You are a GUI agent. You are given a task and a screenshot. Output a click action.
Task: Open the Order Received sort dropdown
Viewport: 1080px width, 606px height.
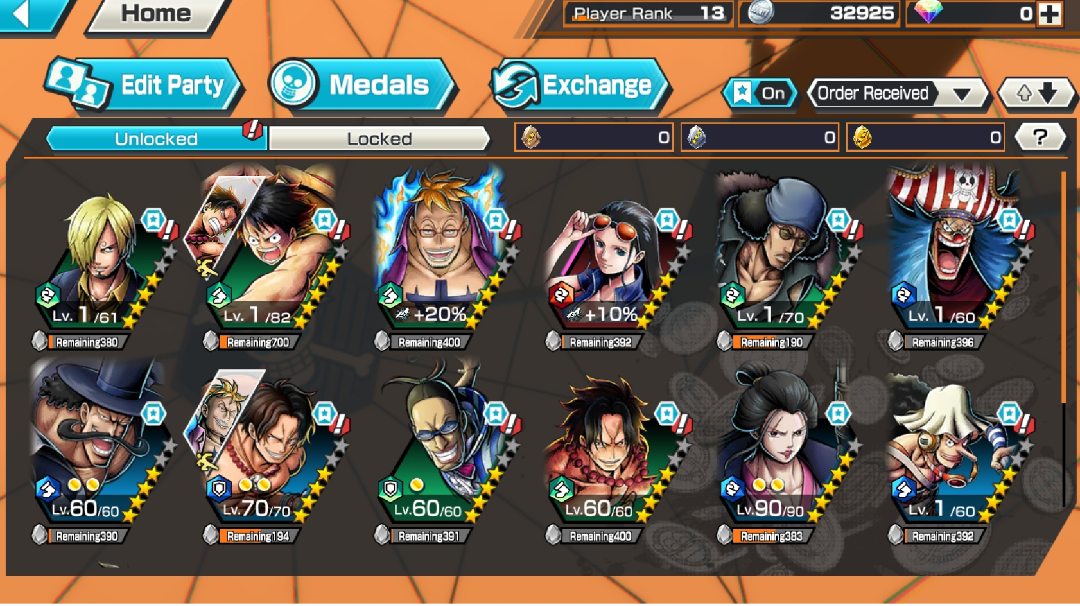pos(895,94)
